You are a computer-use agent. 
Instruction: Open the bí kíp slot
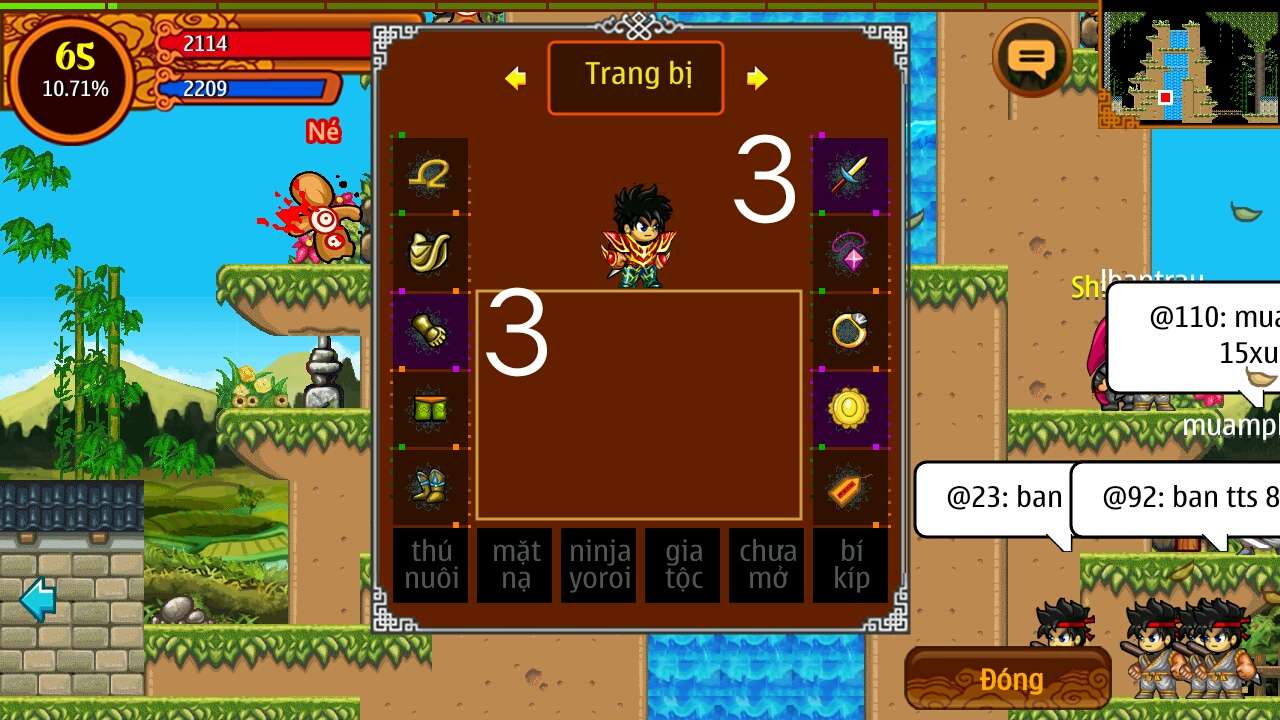(x=851, y=565)
